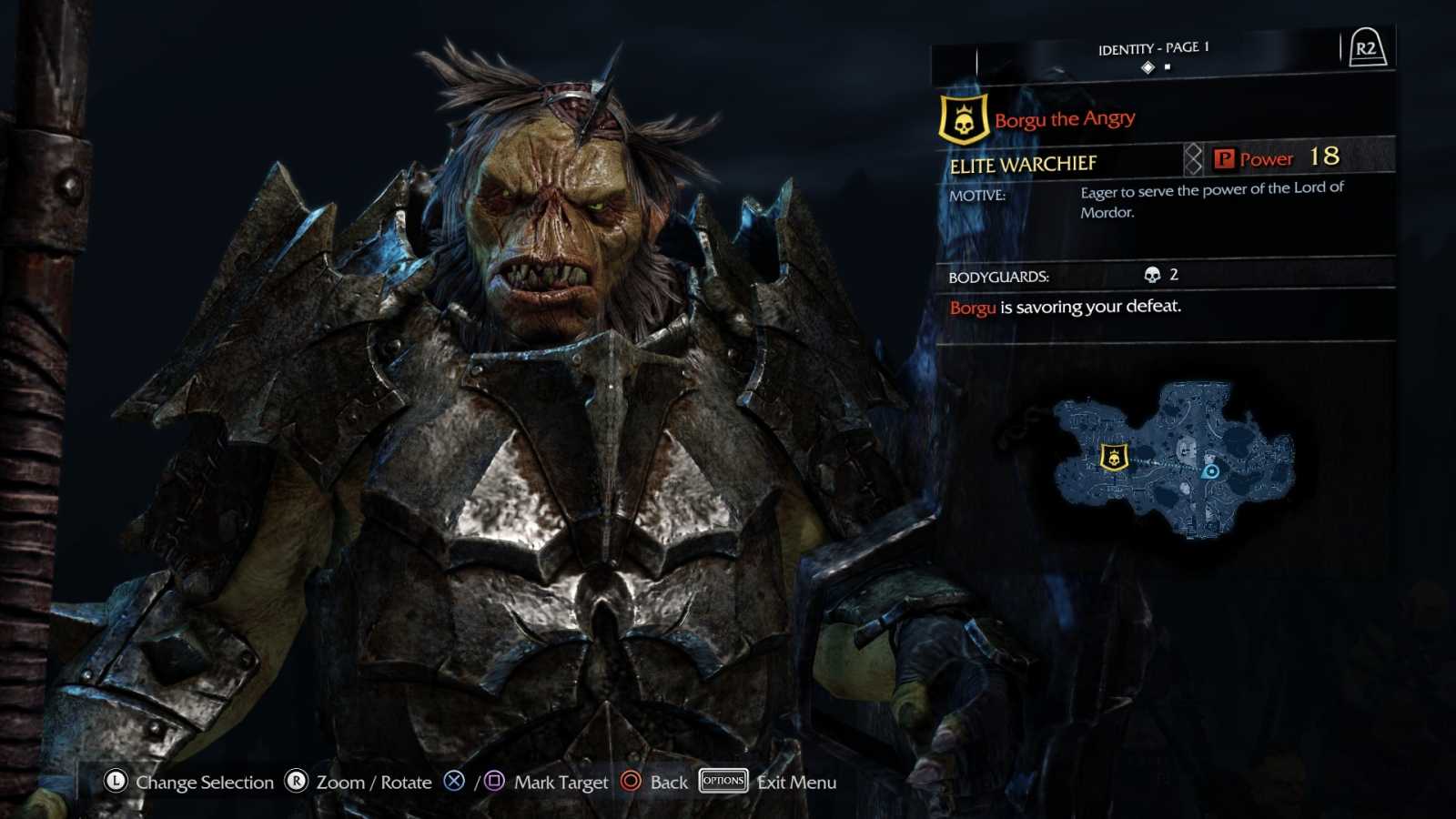Click the OPTIONS button prompt for Exit Menu
This screenshot has width=1456, height=819.
pyautogui.click(x=723, y=781)
